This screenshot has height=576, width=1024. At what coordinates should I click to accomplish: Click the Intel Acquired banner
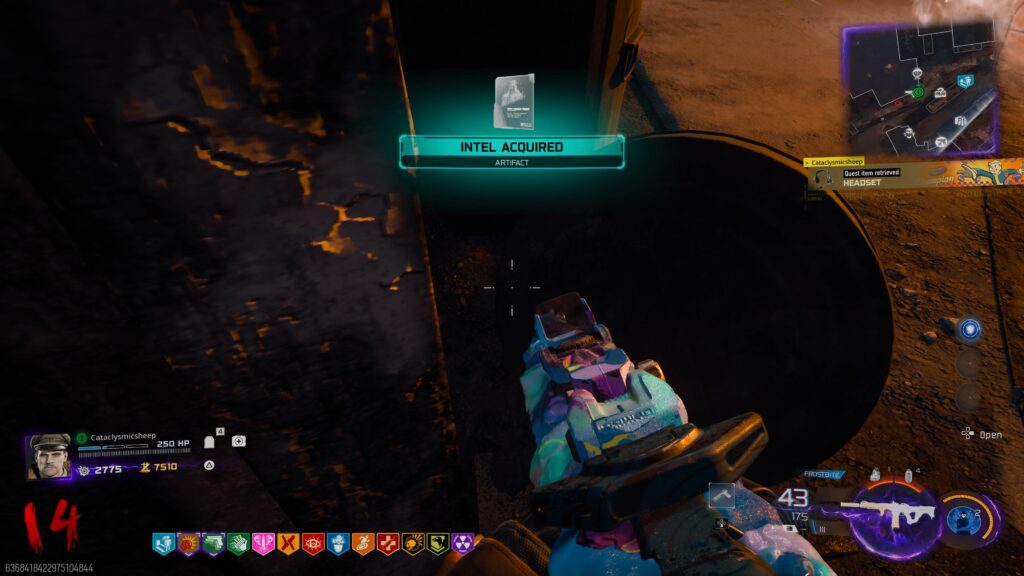pyautogui.click(x=511, y=148)
